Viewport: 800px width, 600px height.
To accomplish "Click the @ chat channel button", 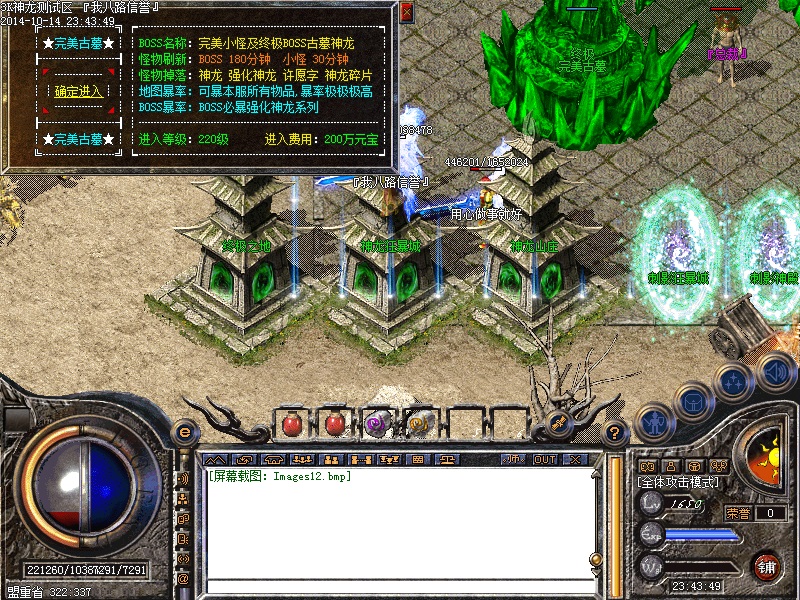I will [x=184, y=578].
